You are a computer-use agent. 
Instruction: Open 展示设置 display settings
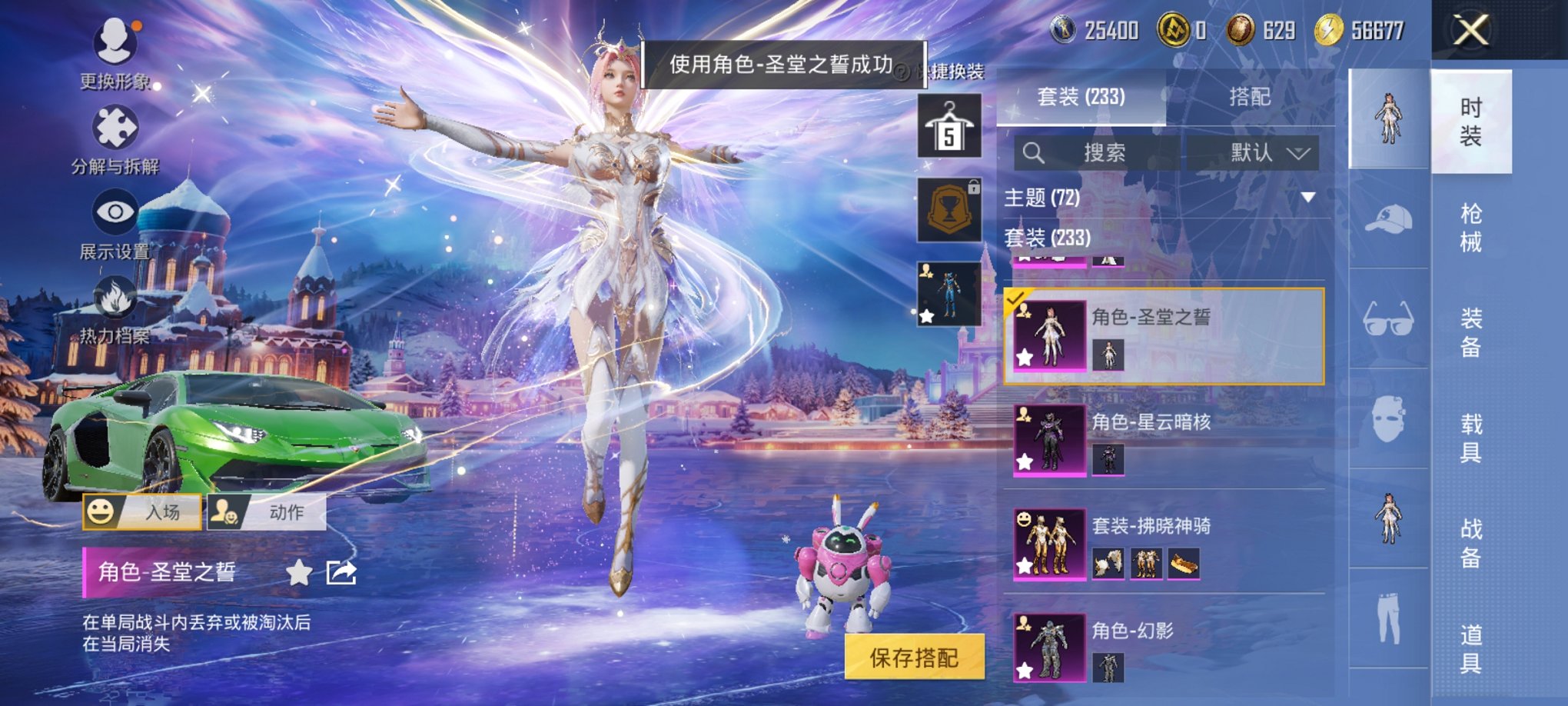(114, 211)
